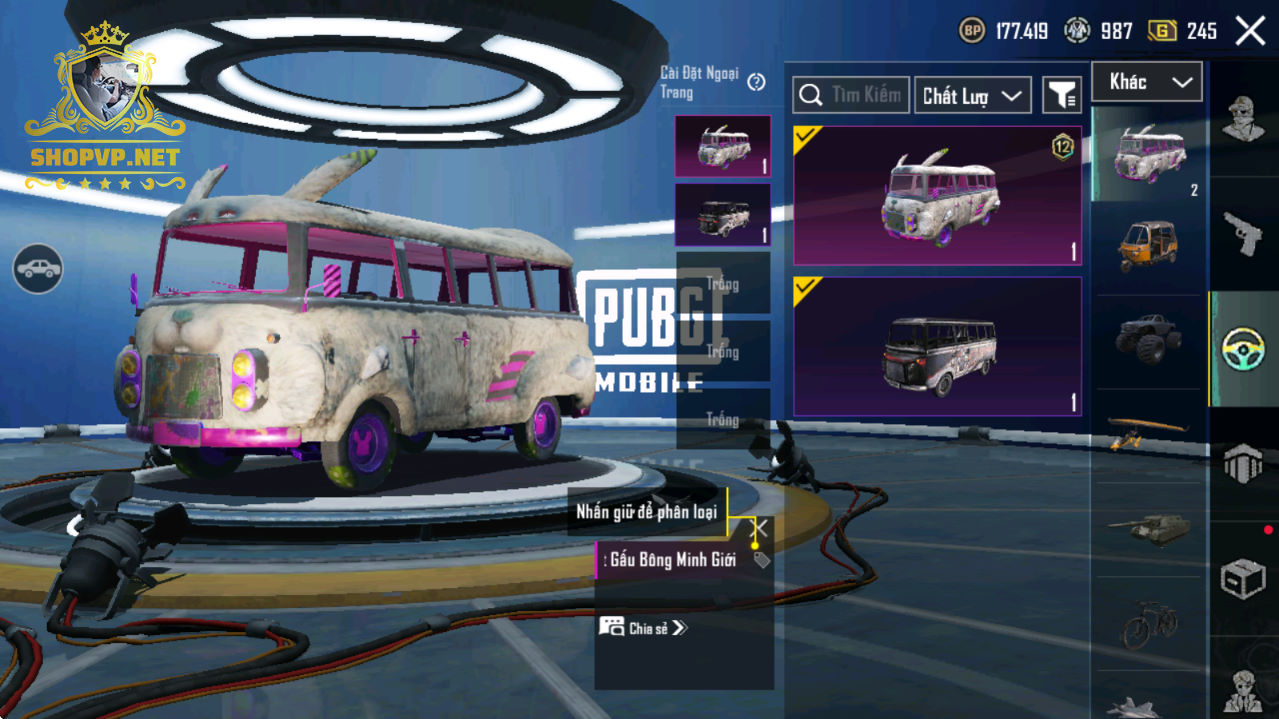Viewport: 1279px width, 719px height.
Task: Select the bicycle vehicle type
Action: (1148, 624)
